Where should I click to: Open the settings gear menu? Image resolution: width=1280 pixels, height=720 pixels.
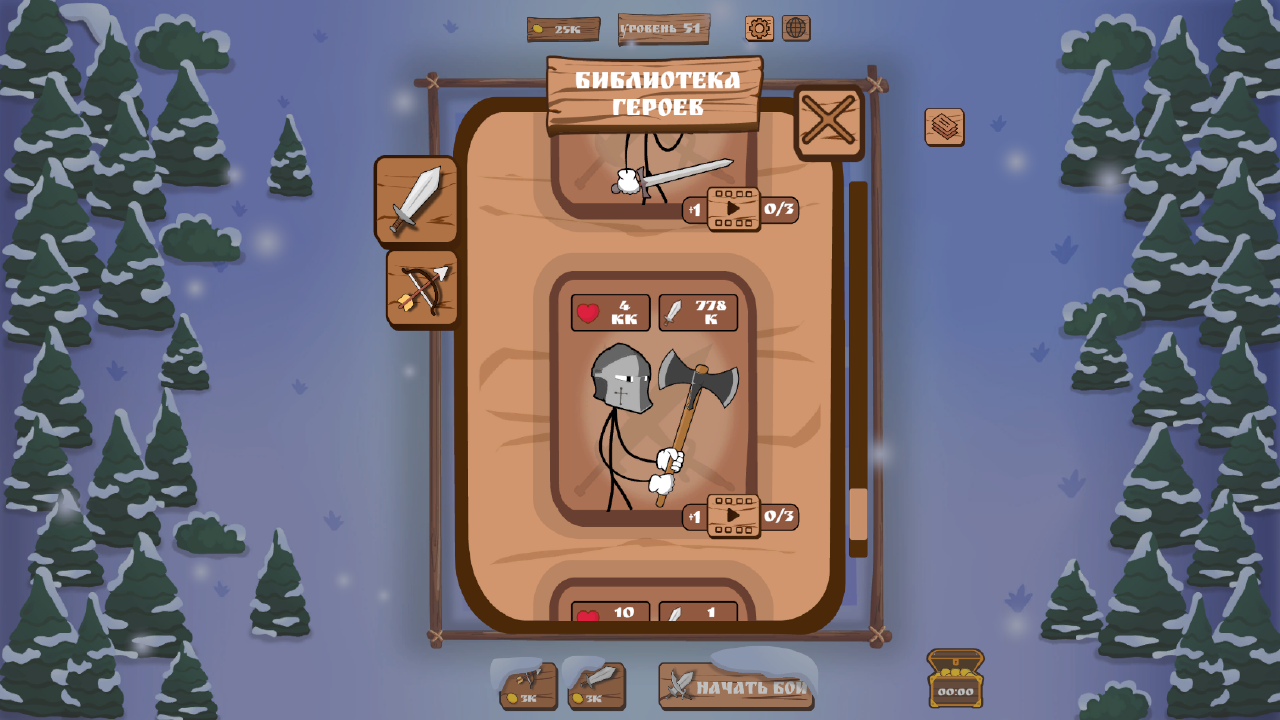(757, 29)
